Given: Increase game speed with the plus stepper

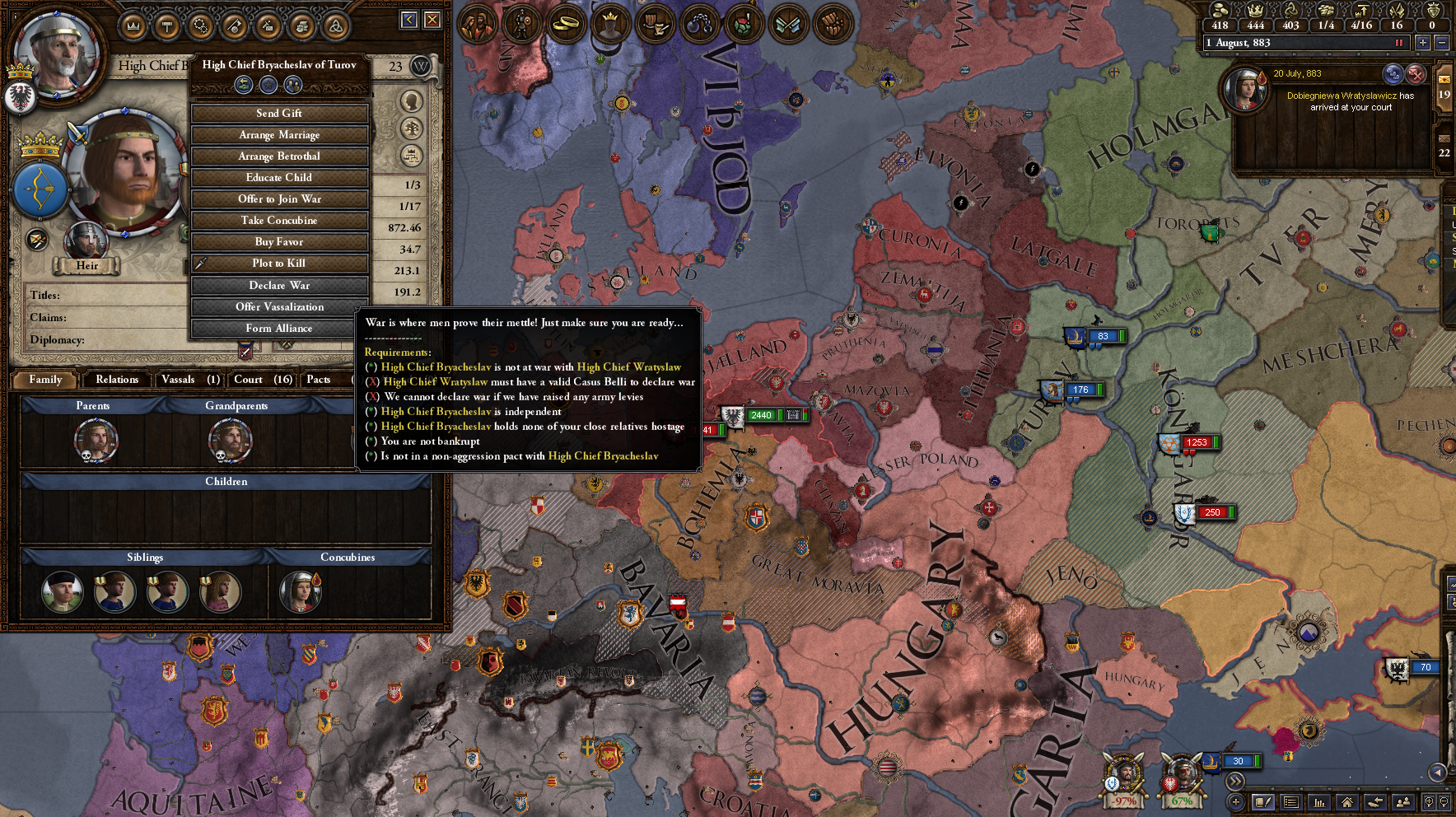Looking at the screenshot, I should pos(1423,43).
